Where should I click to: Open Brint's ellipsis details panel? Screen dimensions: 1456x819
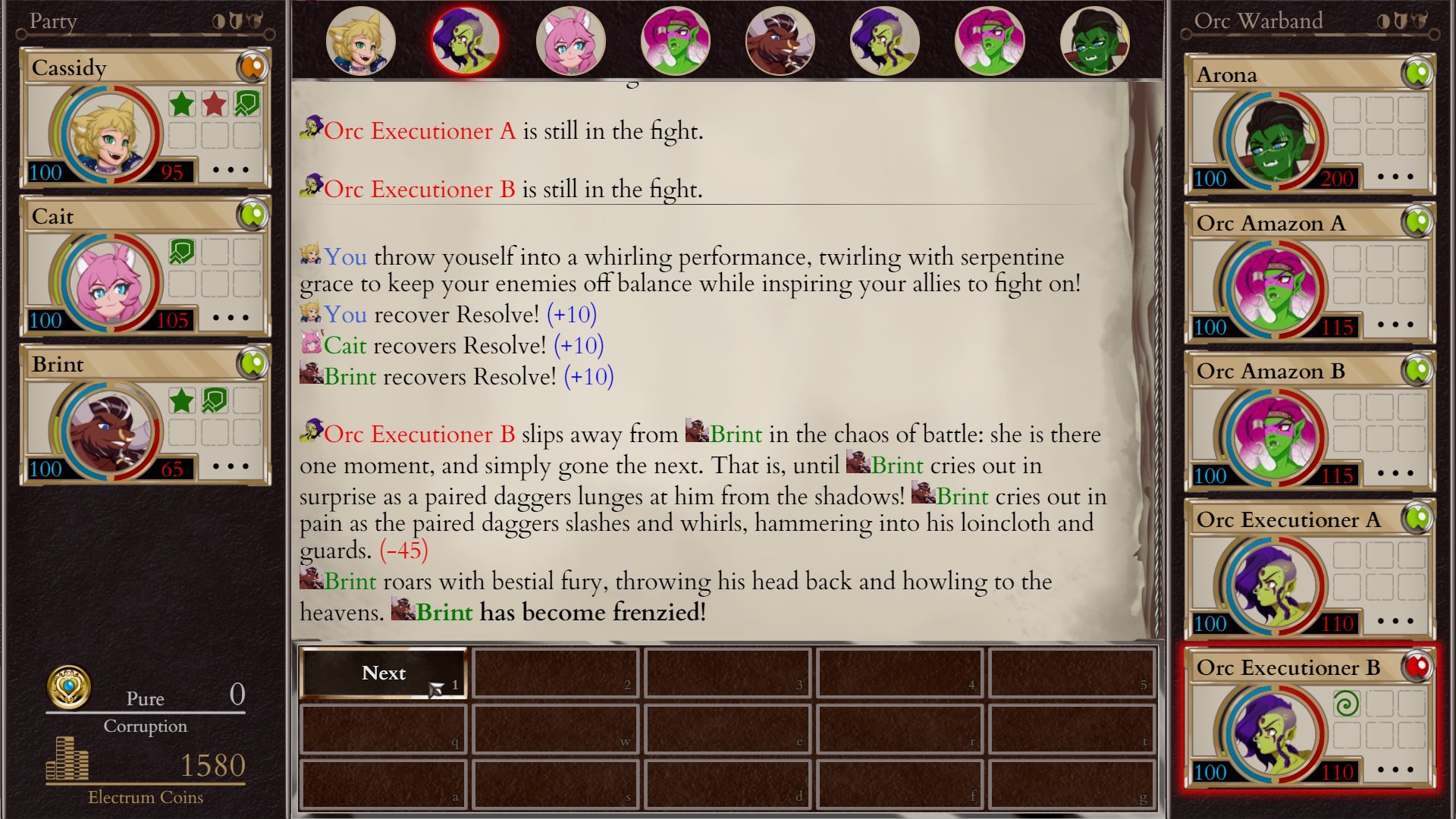tap(230, 468)
